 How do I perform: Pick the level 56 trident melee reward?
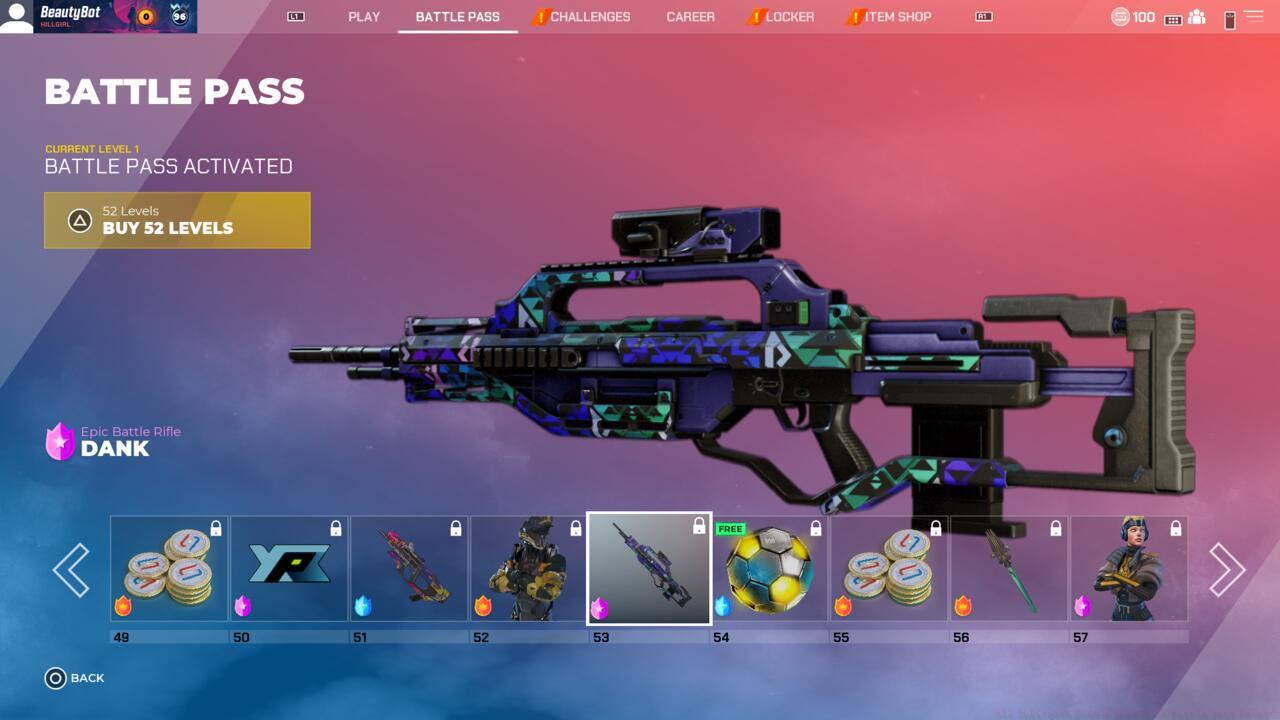[x=1009, y=569]
